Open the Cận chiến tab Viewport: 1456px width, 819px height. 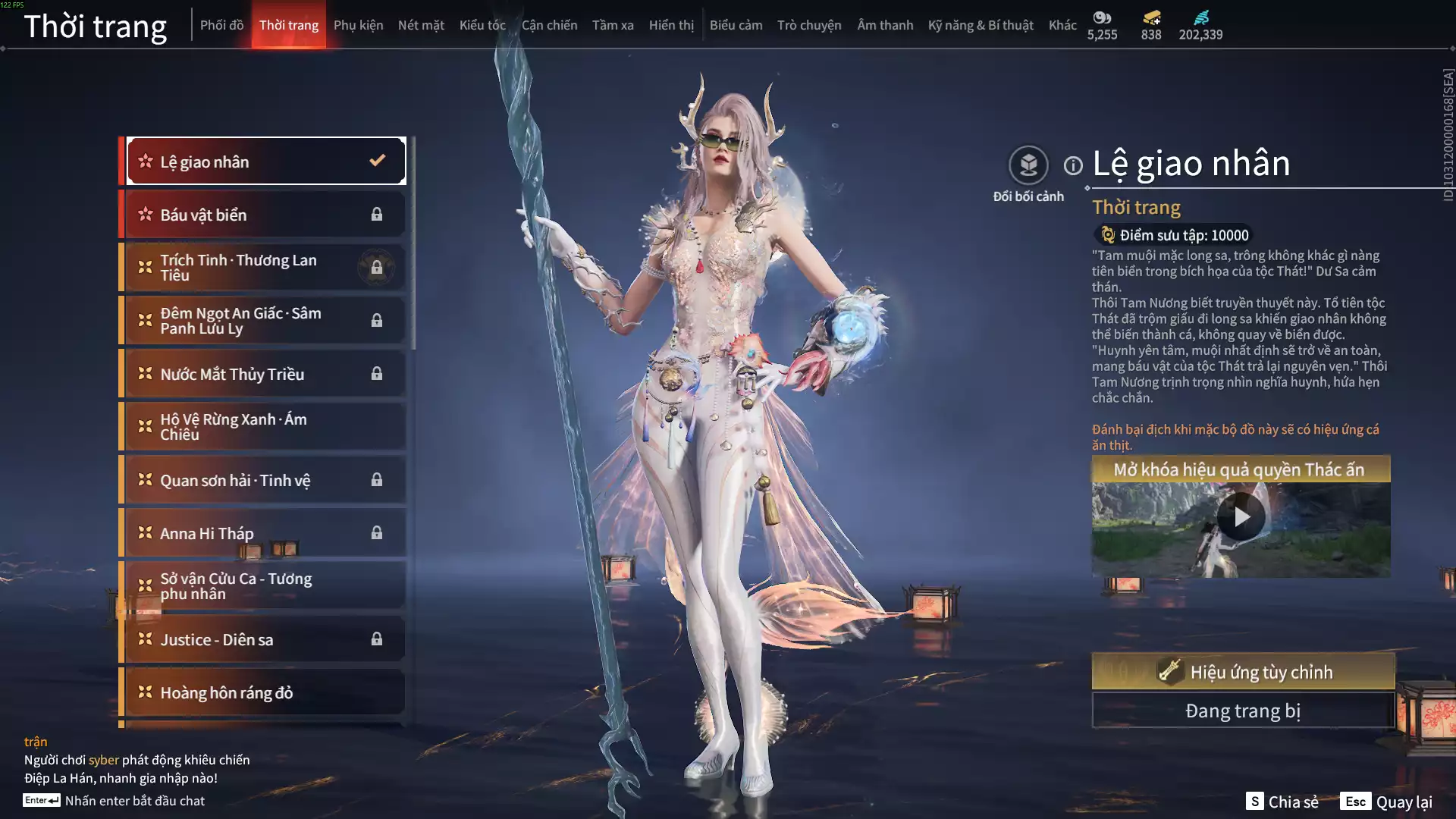(549, 25)
